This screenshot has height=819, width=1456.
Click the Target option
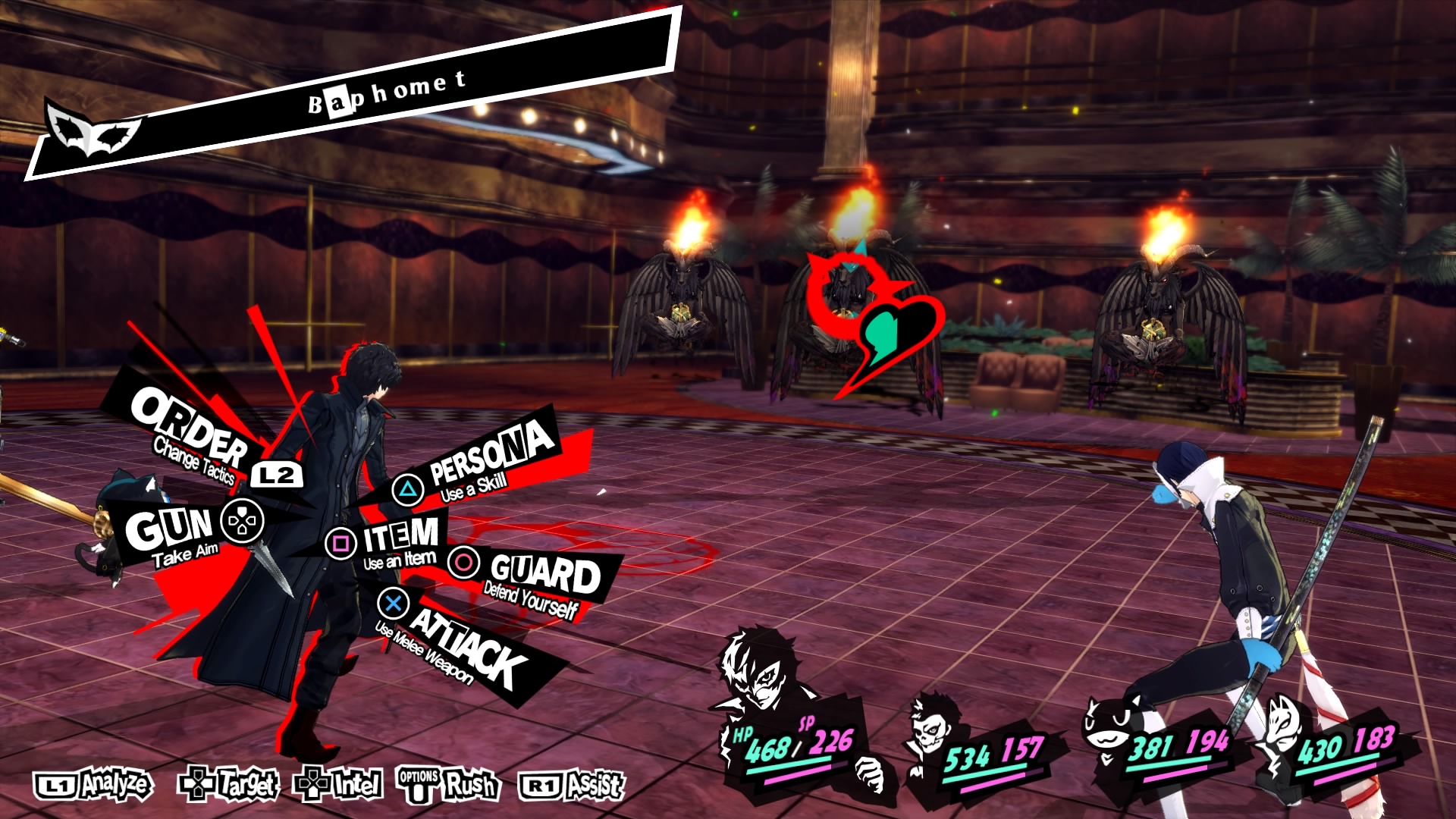(x=228, y=785)
